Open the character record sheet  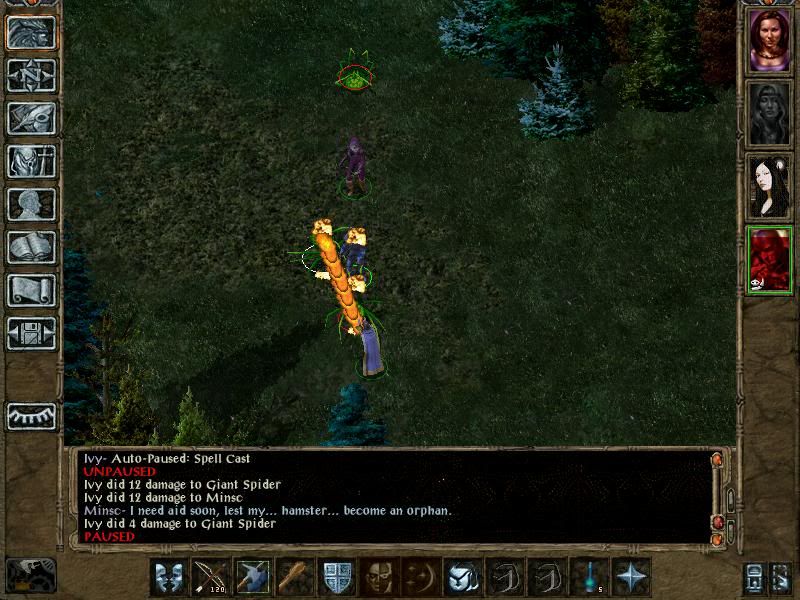pyautogui.click(x=31, y=205)
